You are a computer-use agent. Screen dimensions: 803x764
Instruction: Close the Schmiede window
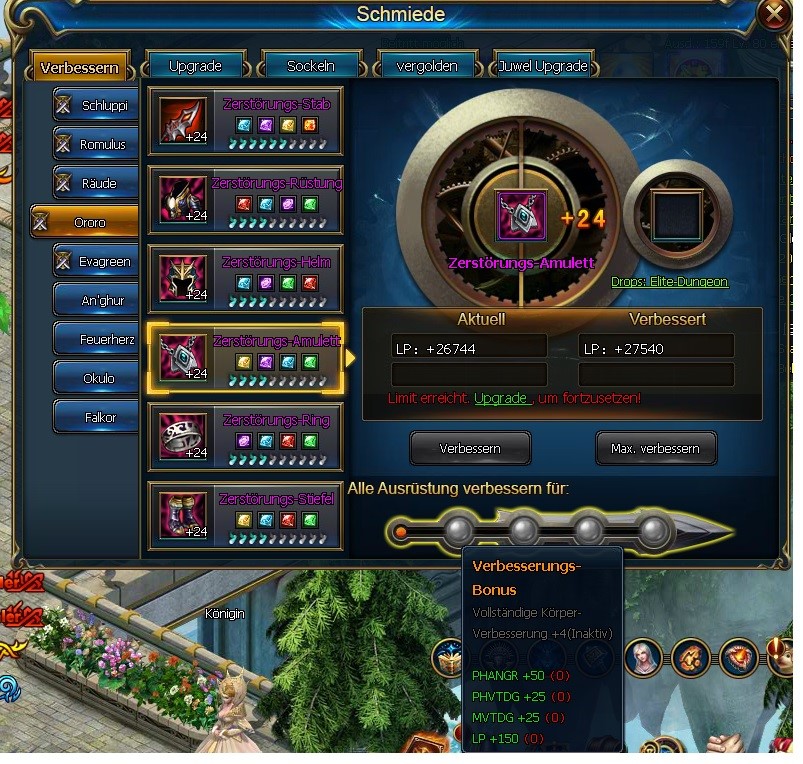coord(775,14)
